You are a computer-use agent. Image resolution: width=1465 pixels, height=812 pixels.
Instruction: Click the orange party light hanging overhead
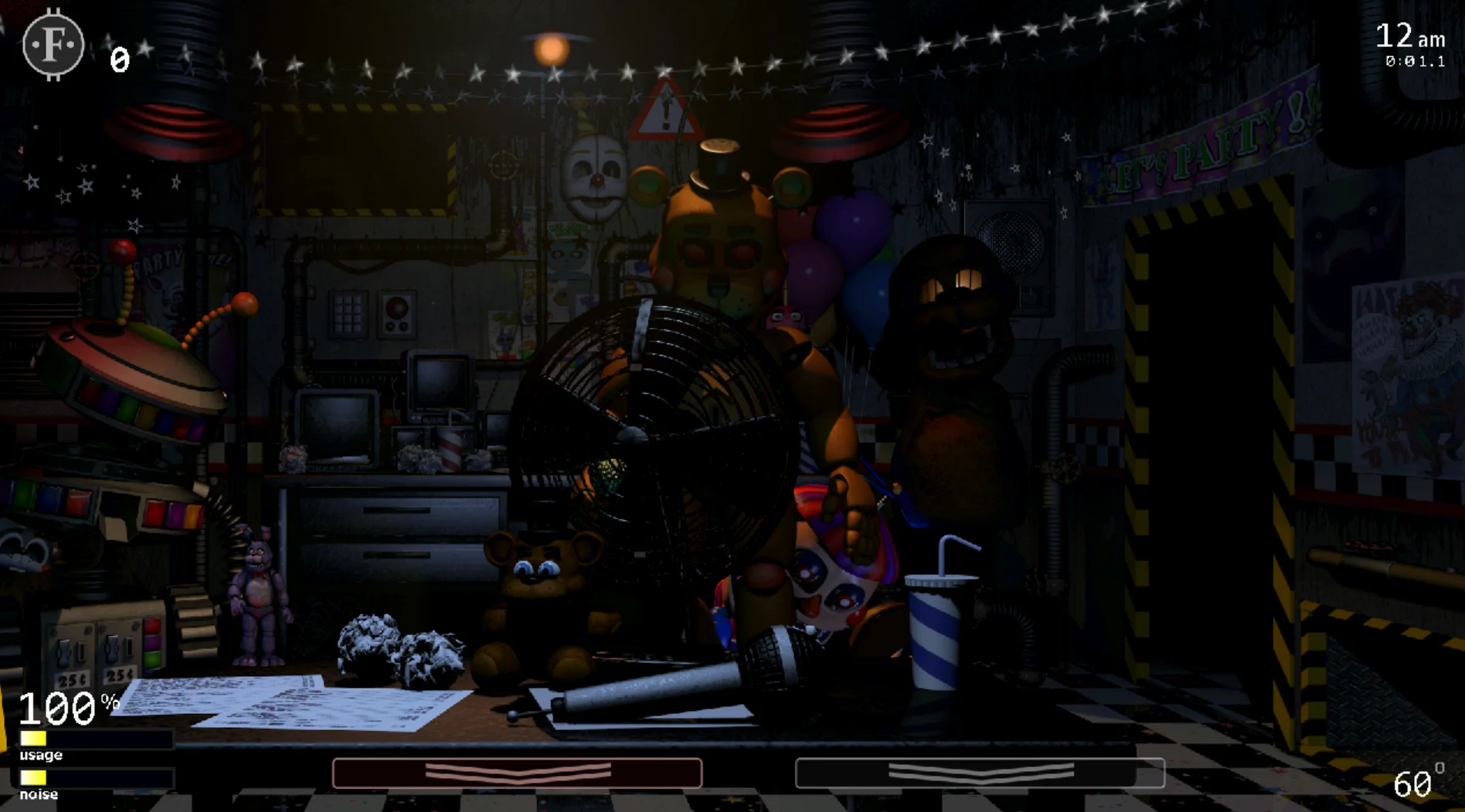coord(551,51)
